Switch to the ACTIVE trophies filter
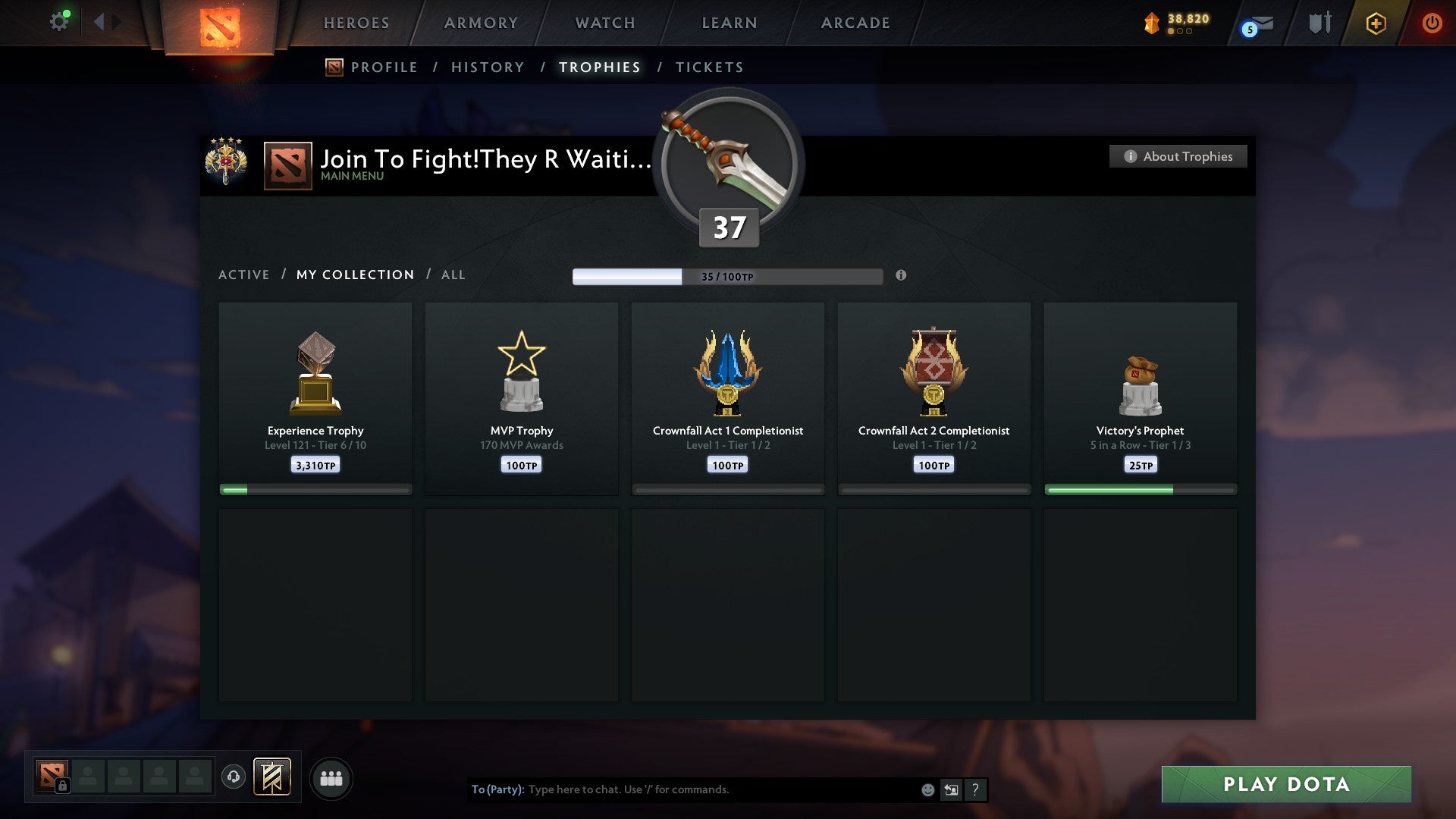This screenshot has width=1456, height=819. (244, 275)
